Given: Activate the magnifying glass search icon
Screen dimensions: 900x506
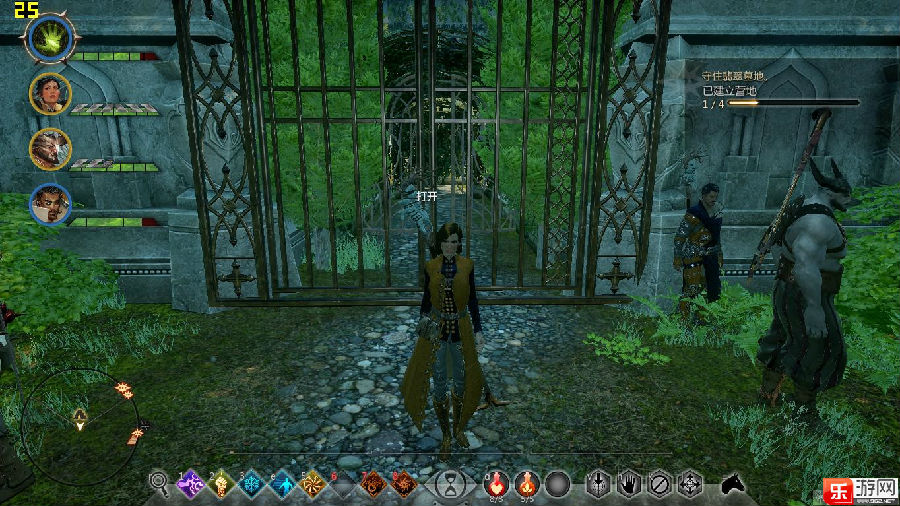Looking at the screenshot, I should [158, 485].
